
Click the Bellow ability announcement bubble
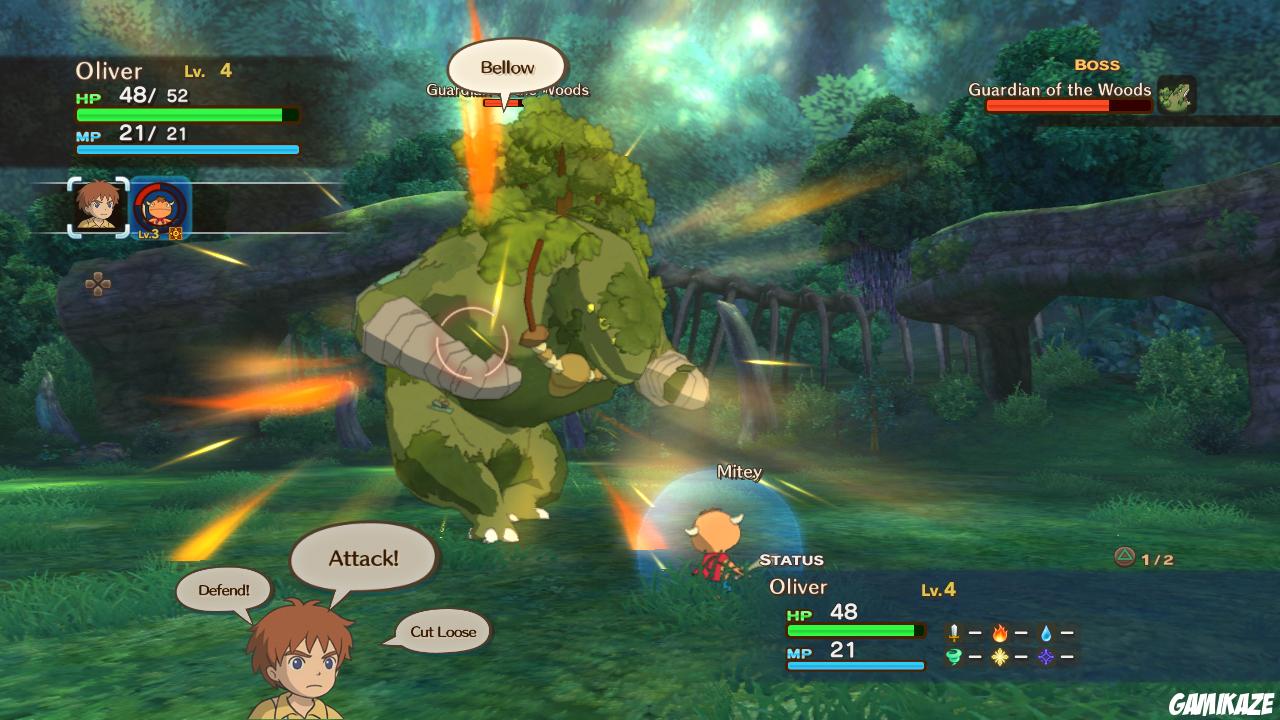pos(507,66)
